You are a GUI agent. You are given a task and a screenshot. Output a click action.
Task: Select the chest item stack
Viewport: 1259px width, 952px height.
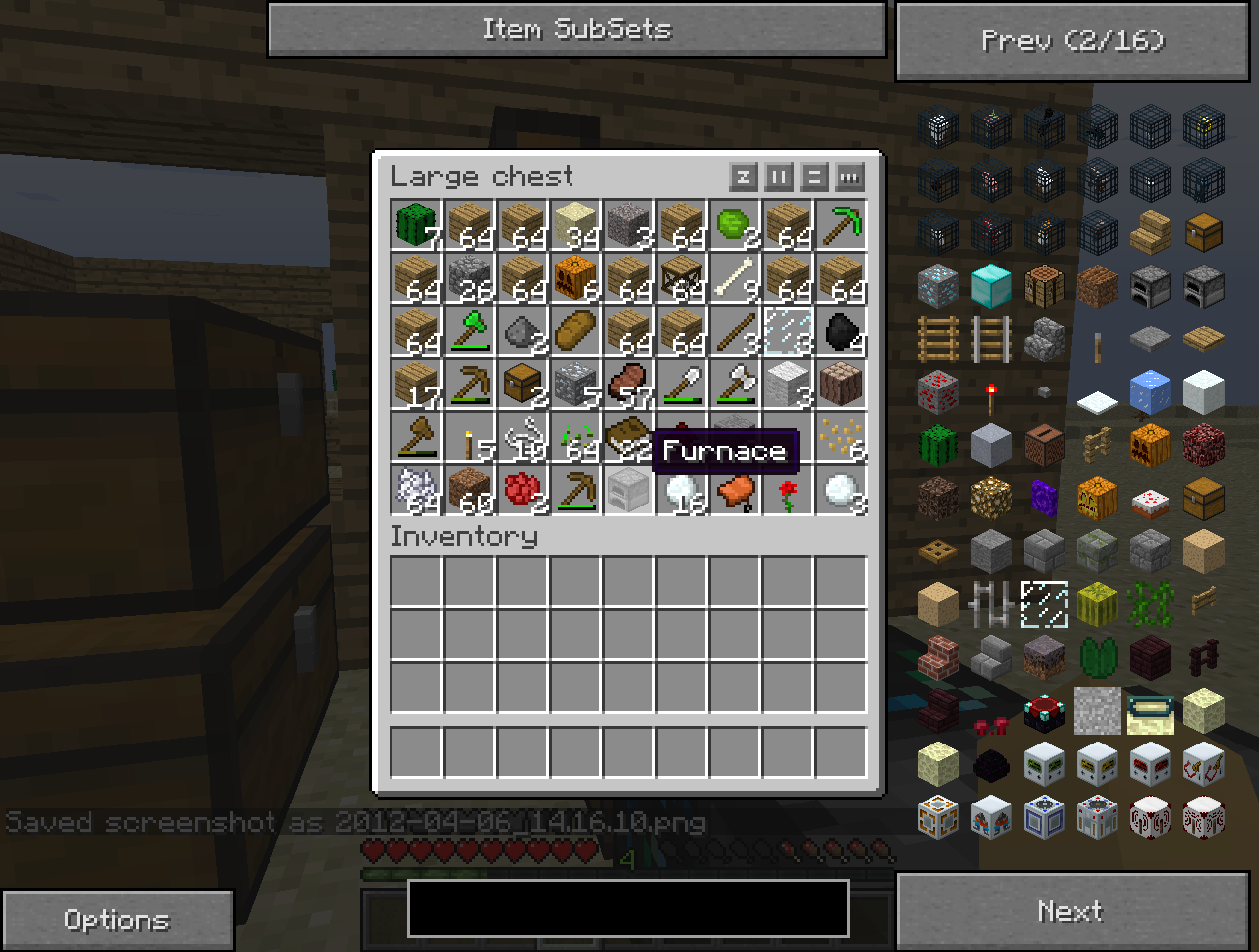[521, 384]
